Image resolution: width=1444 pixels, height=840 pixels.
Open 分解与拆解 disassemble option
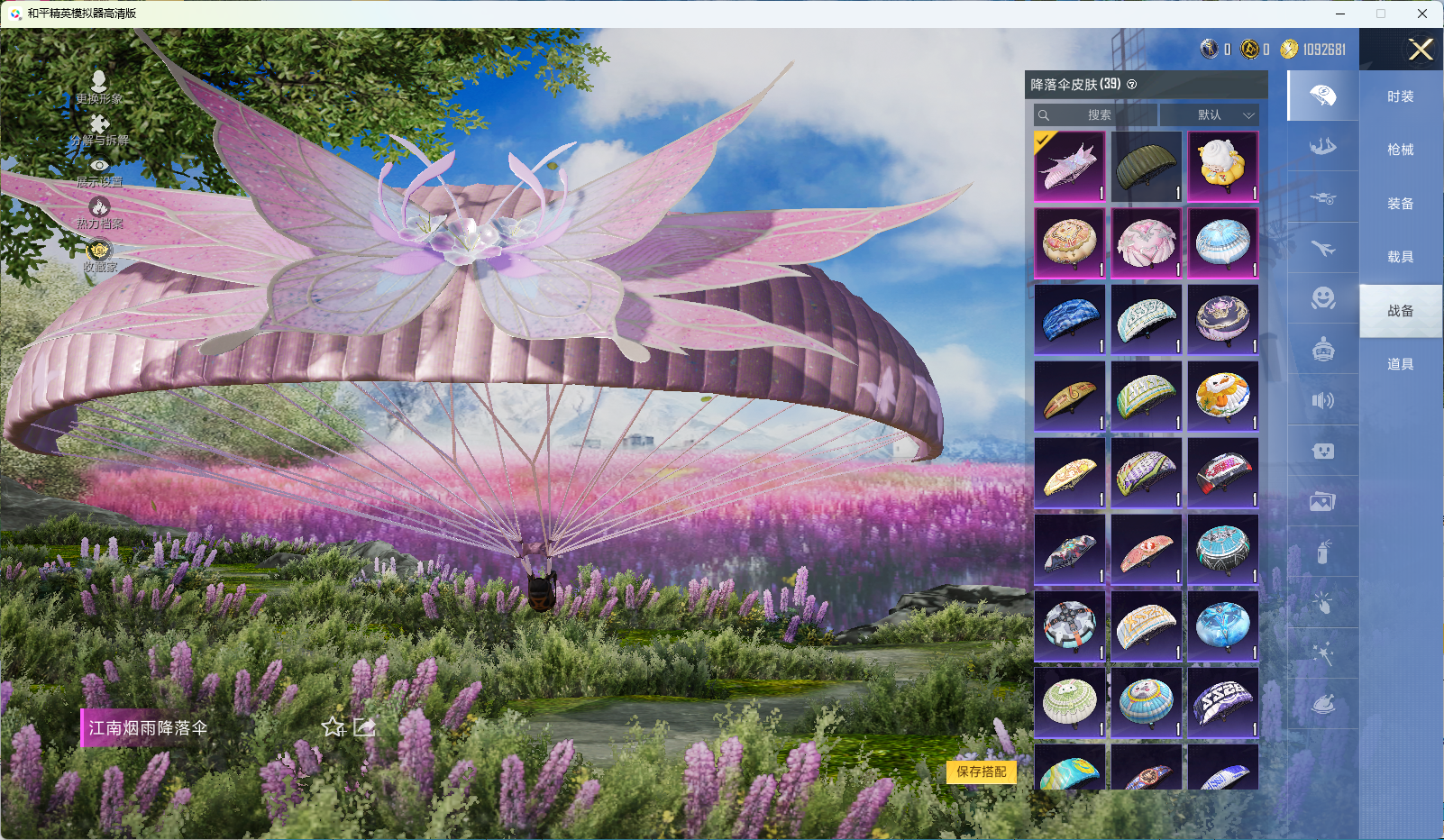point(99,130)
